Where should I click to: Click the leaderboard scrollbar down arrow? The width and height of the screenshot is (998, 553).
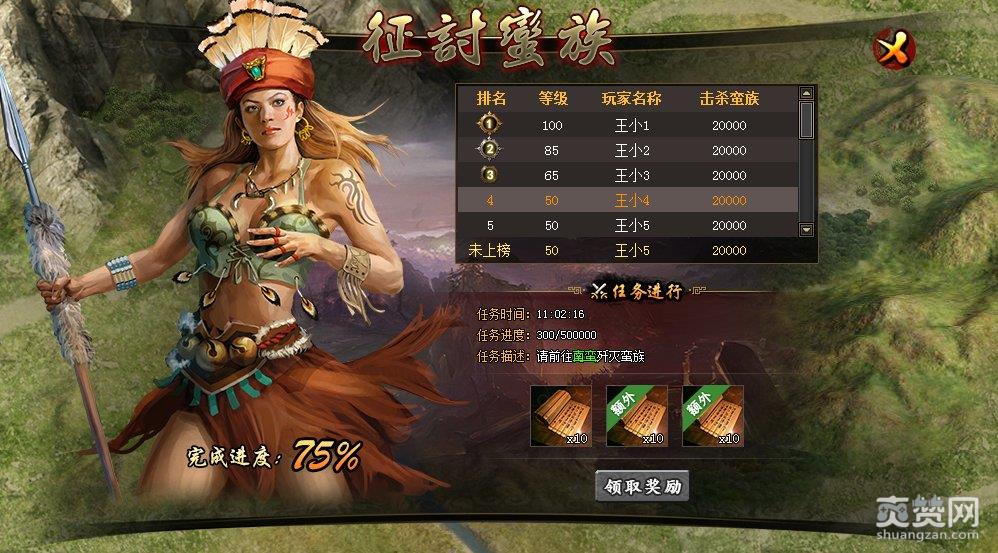coord(806,229)
